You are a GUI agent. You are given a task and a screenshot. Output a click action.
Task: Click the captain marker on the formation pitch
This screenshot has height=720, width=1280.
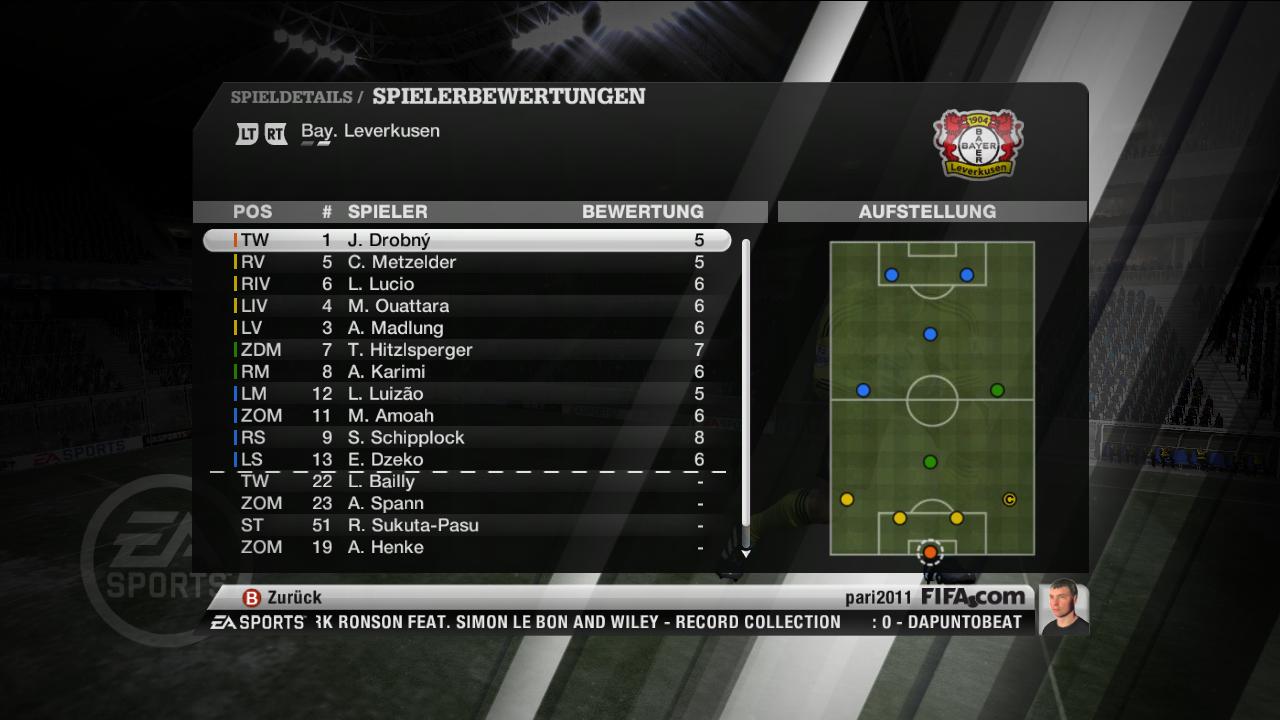point(1009,499)
